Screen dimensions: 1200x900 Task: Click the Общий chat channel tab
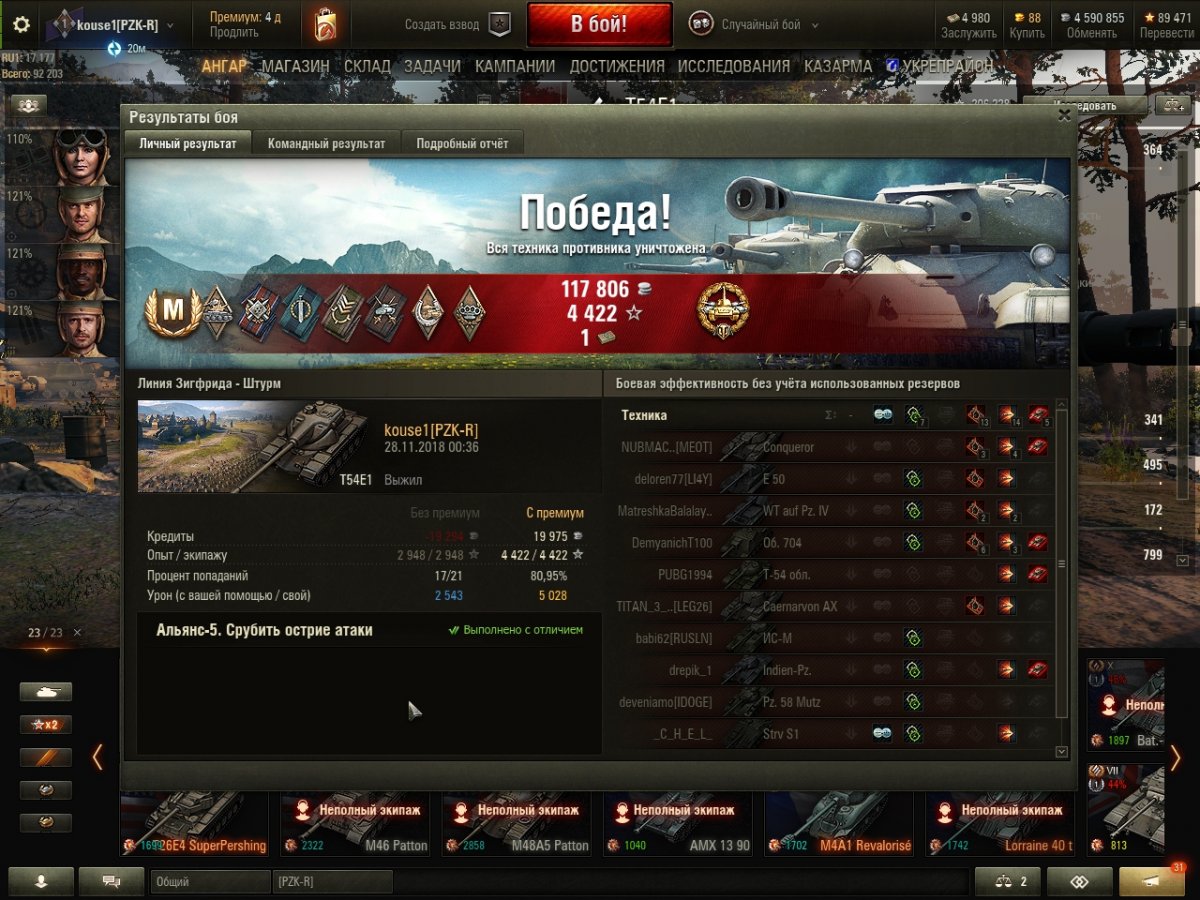[x=210, y=882]
